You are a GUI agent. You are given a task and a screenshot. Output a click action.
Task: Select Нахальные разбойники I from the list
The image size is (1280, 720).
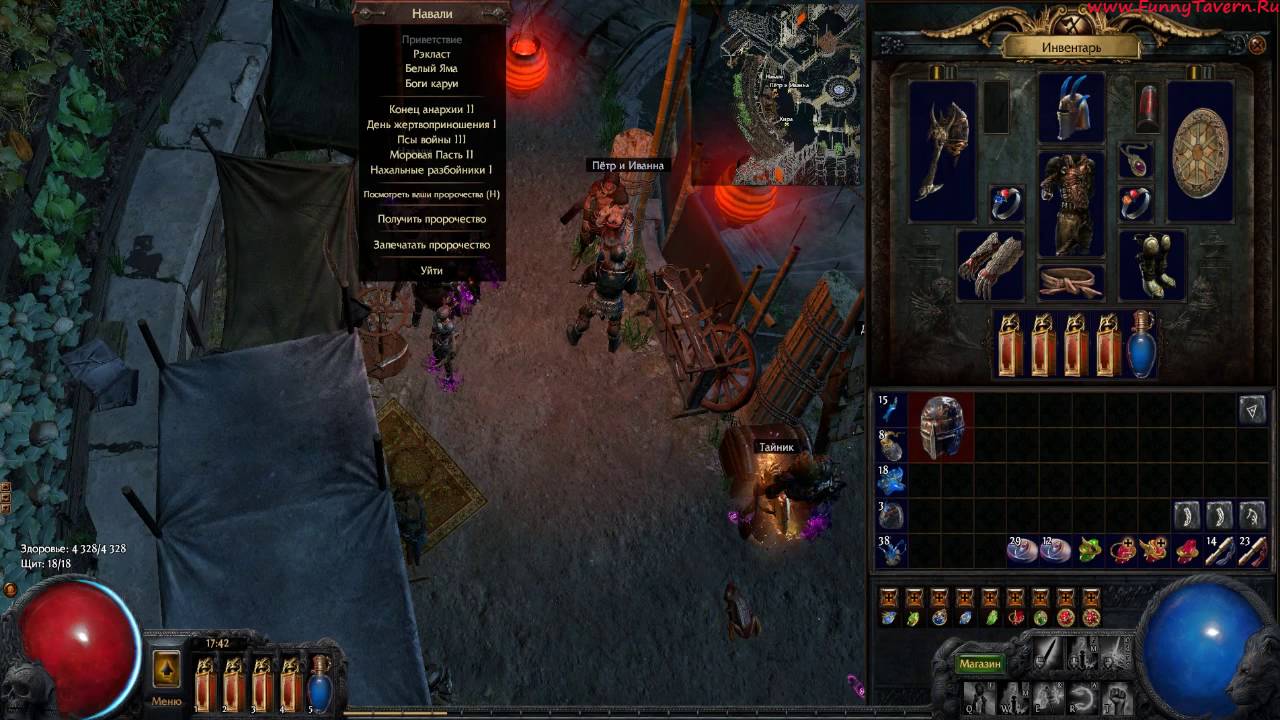click(x=431, y=170)
